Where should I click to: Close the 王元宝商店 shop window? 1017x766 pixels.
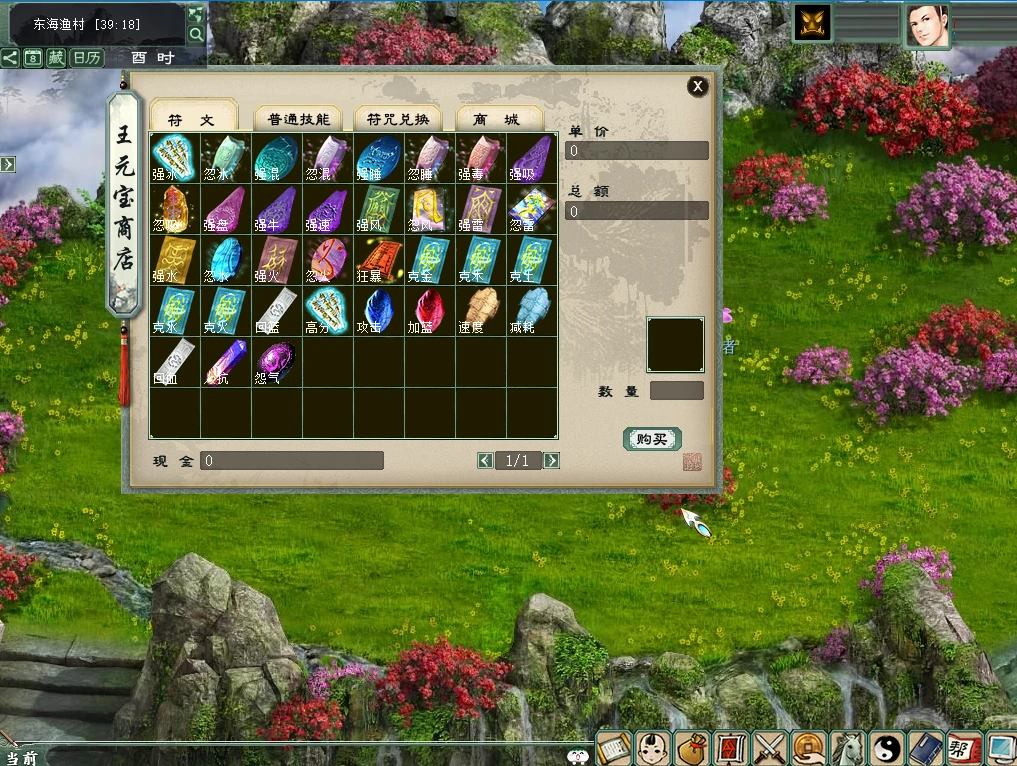(698, 87)
